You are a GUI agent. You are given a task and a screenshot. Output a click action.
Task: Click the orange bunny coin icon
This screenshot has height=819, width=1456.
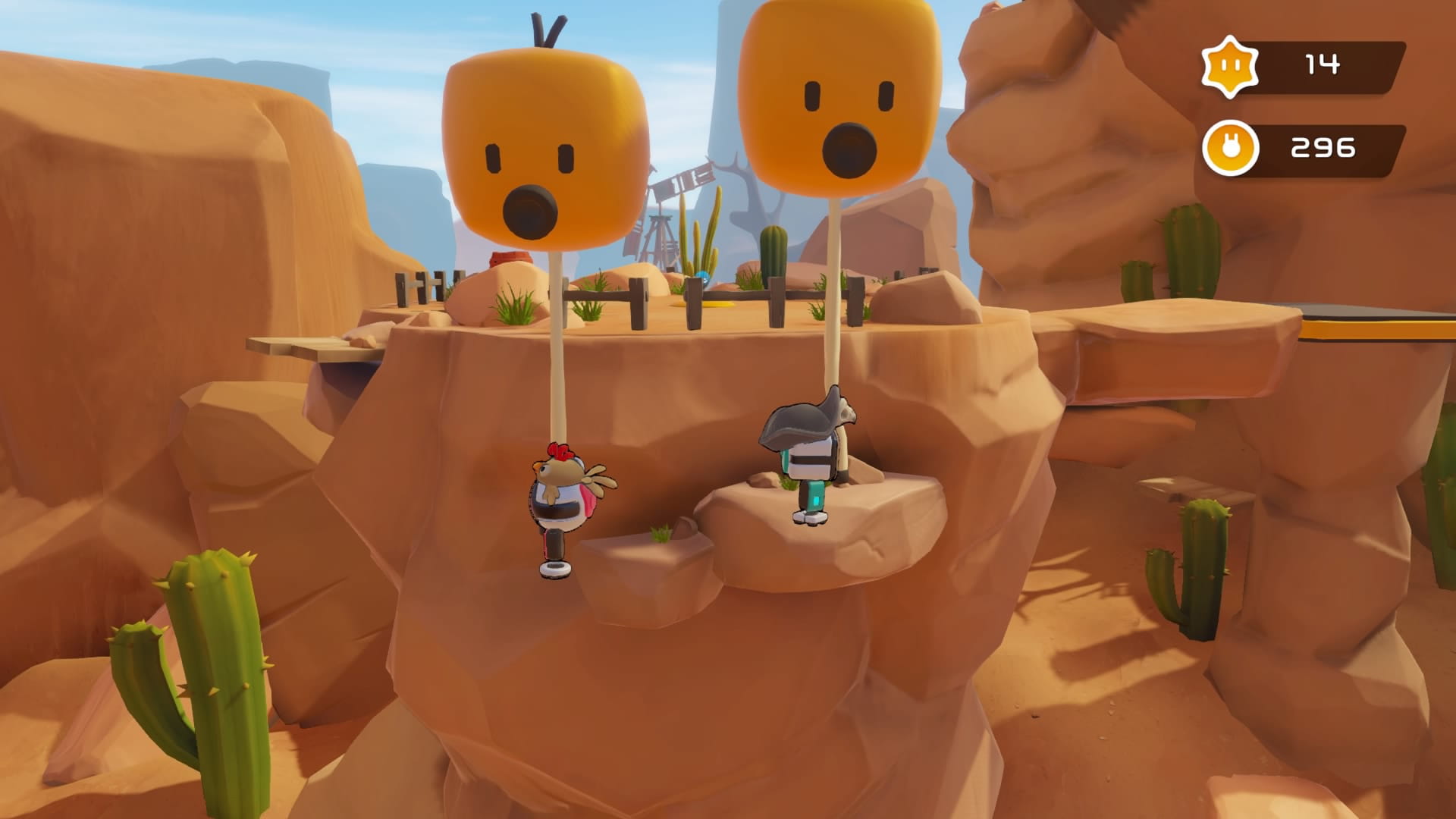1230,148
